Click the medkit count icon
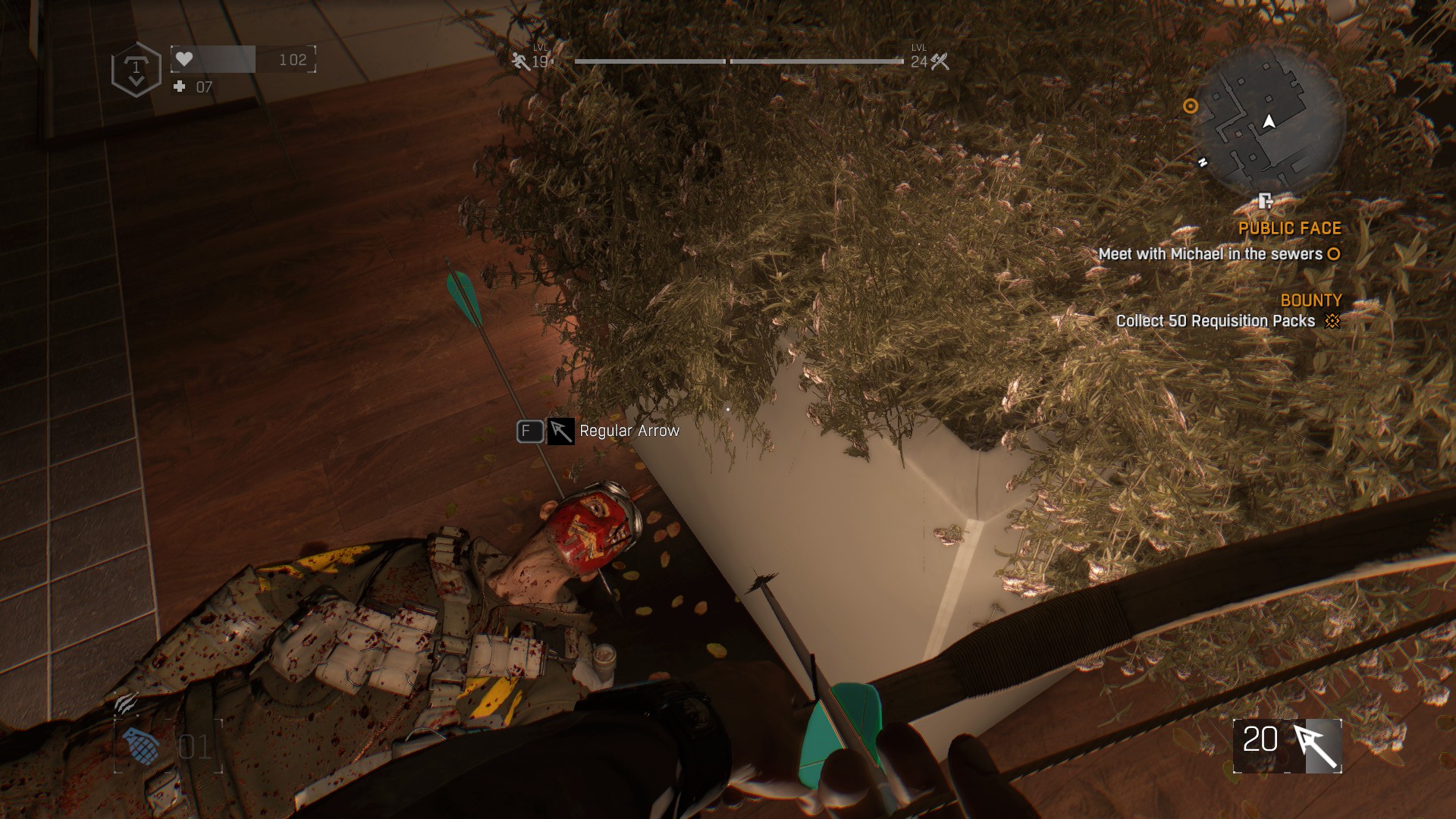This screenshot has height=819, width=1456. [x=180, y=86]
